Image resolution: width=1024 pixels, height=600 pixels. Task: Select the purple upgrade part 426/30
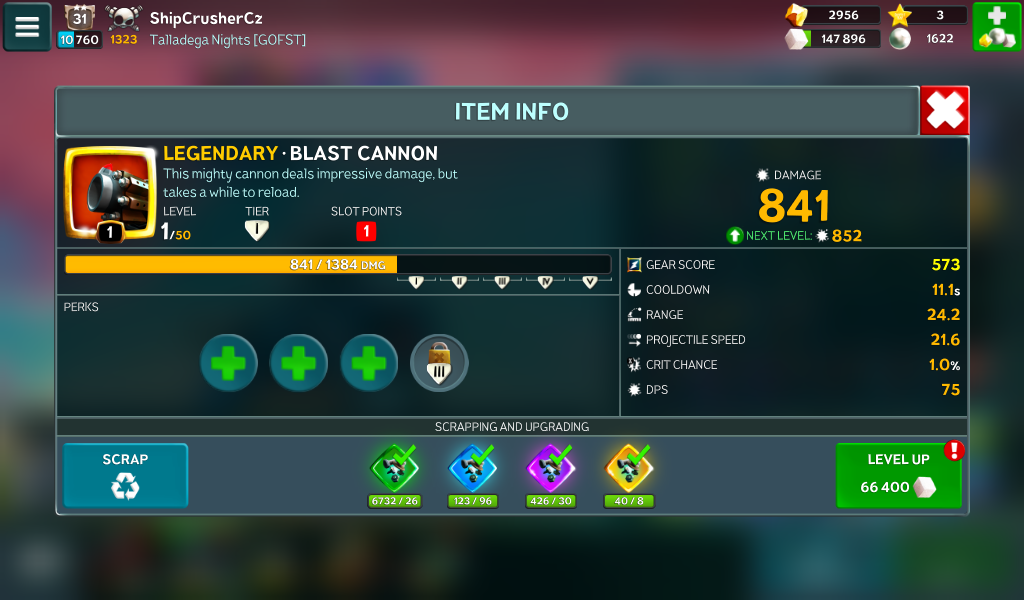(551, 468)
